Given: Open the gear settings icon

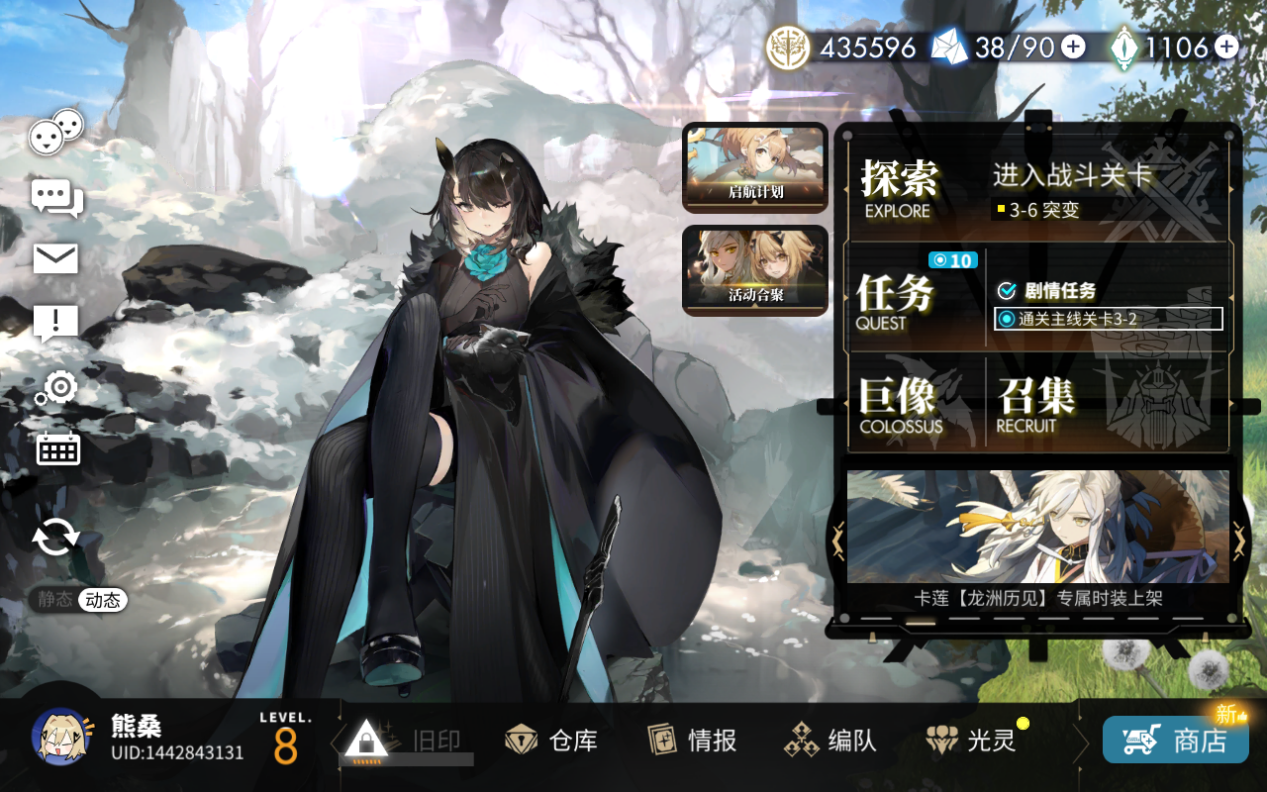Looking at the screenshot, I should tap(58, 387).
